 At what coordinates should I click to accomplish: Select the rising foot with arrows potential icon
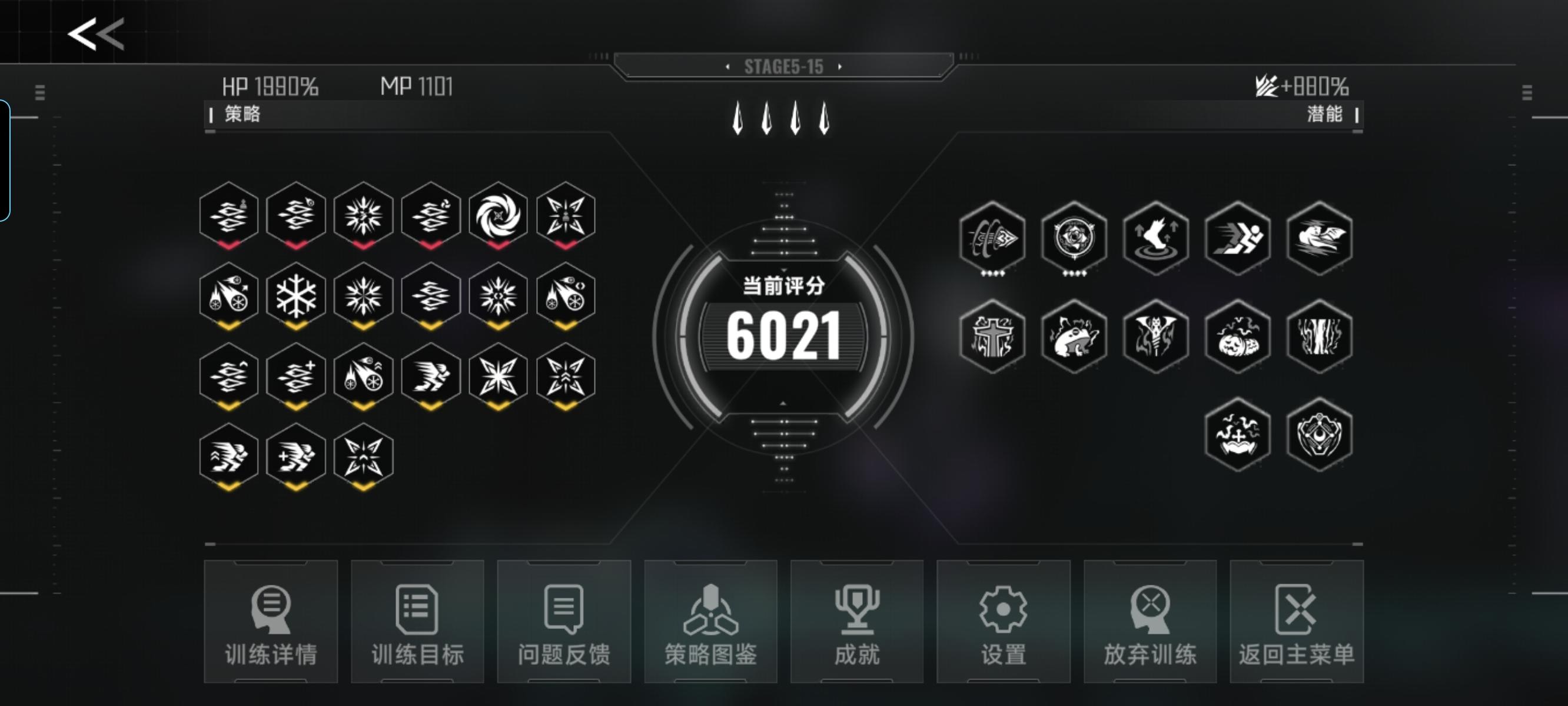[x=1156, y=239]
